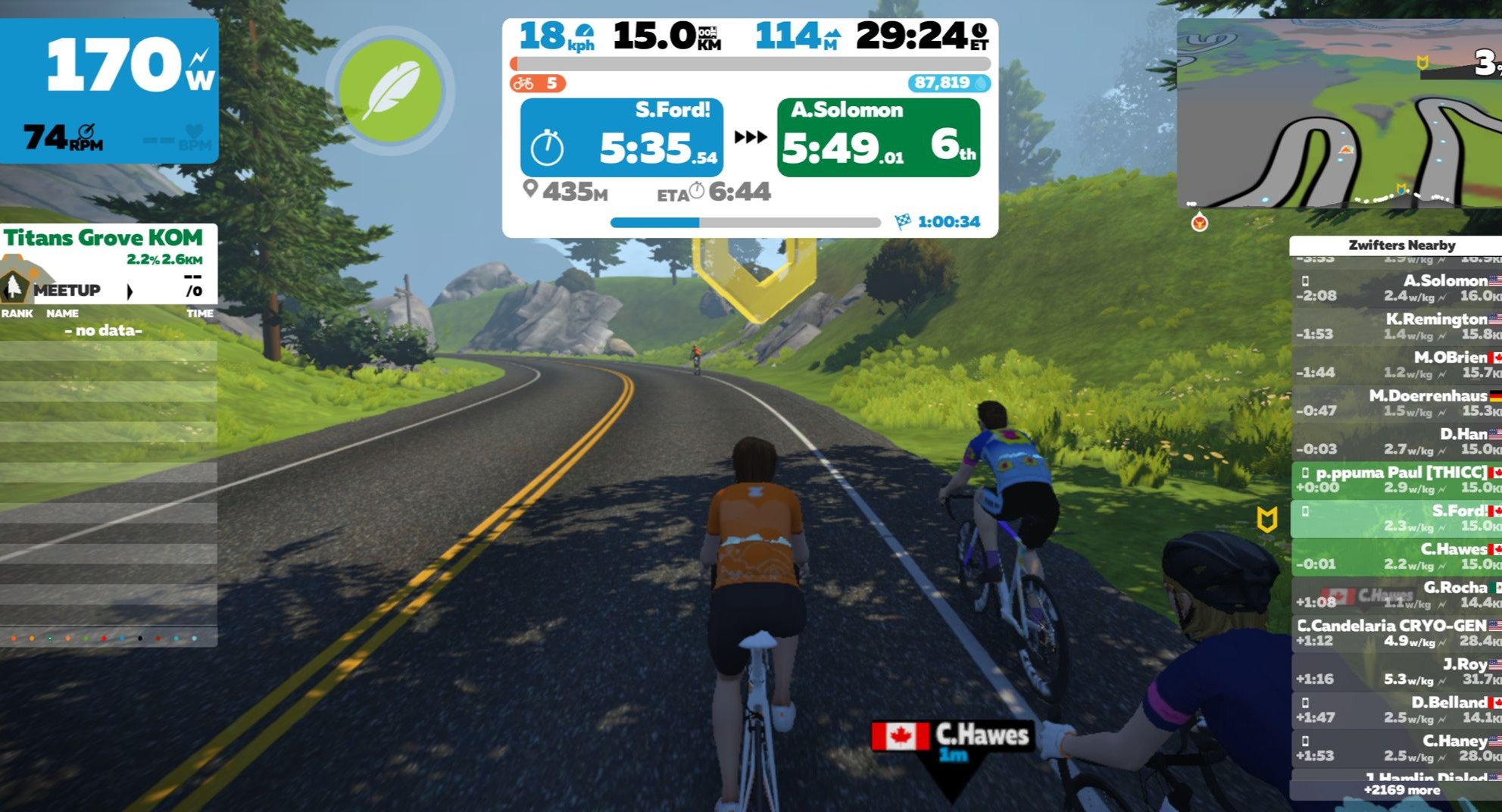Image resolution: width=1502 pixels, height=812 pixels.
Task: Open the minimap view
Action: point(1339,114)
